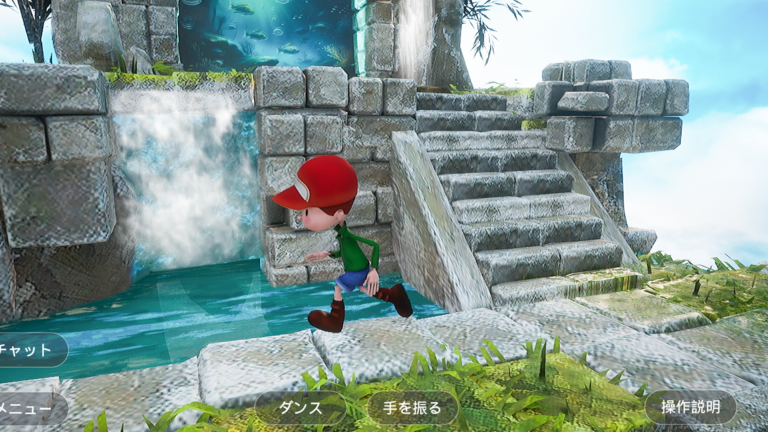Open the チャット chat button
Image resolution: width=768 pixels, height=432 pixels.
click(x=30, y=349)
